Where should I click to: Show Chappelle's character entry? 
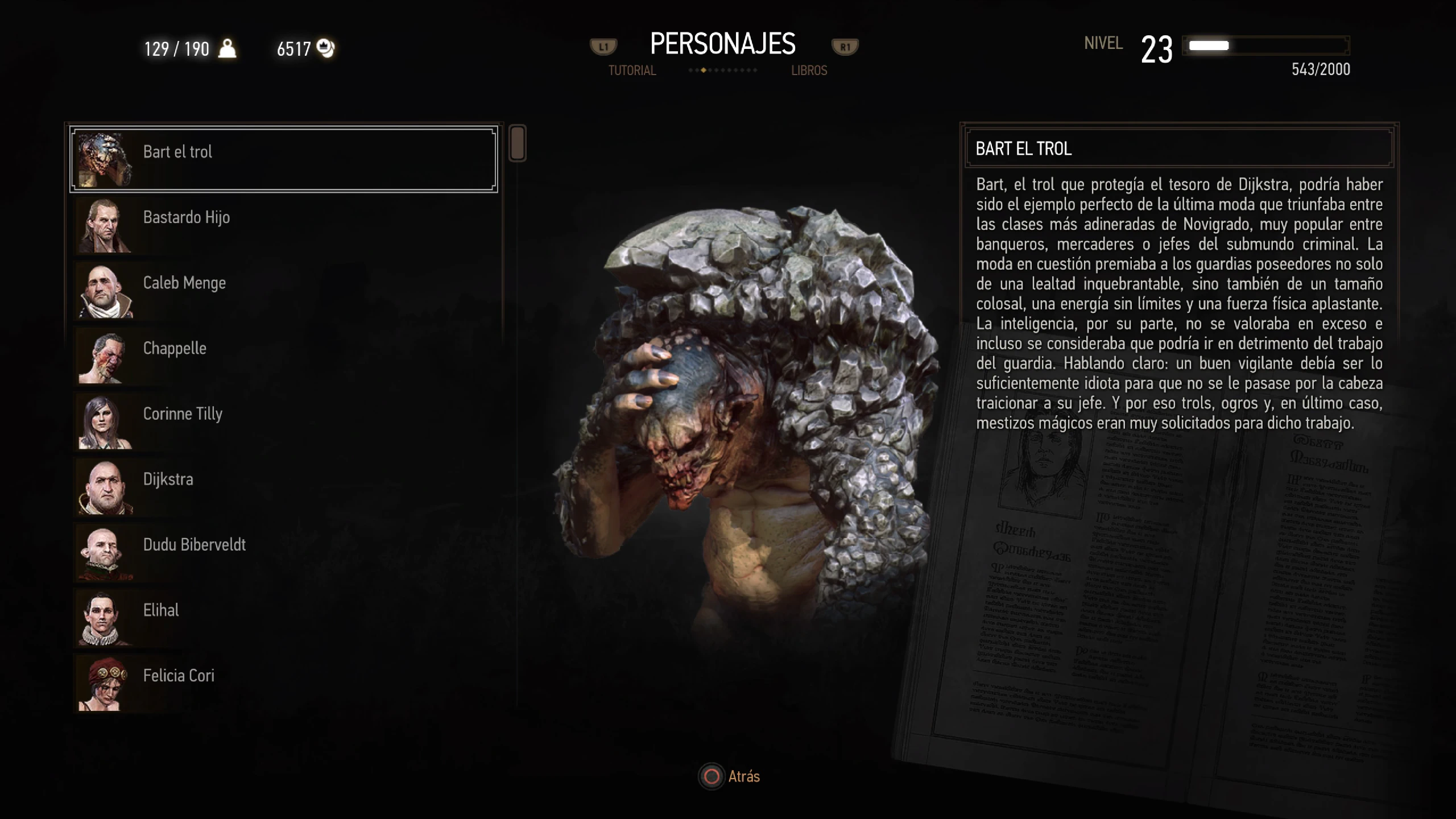283,355
